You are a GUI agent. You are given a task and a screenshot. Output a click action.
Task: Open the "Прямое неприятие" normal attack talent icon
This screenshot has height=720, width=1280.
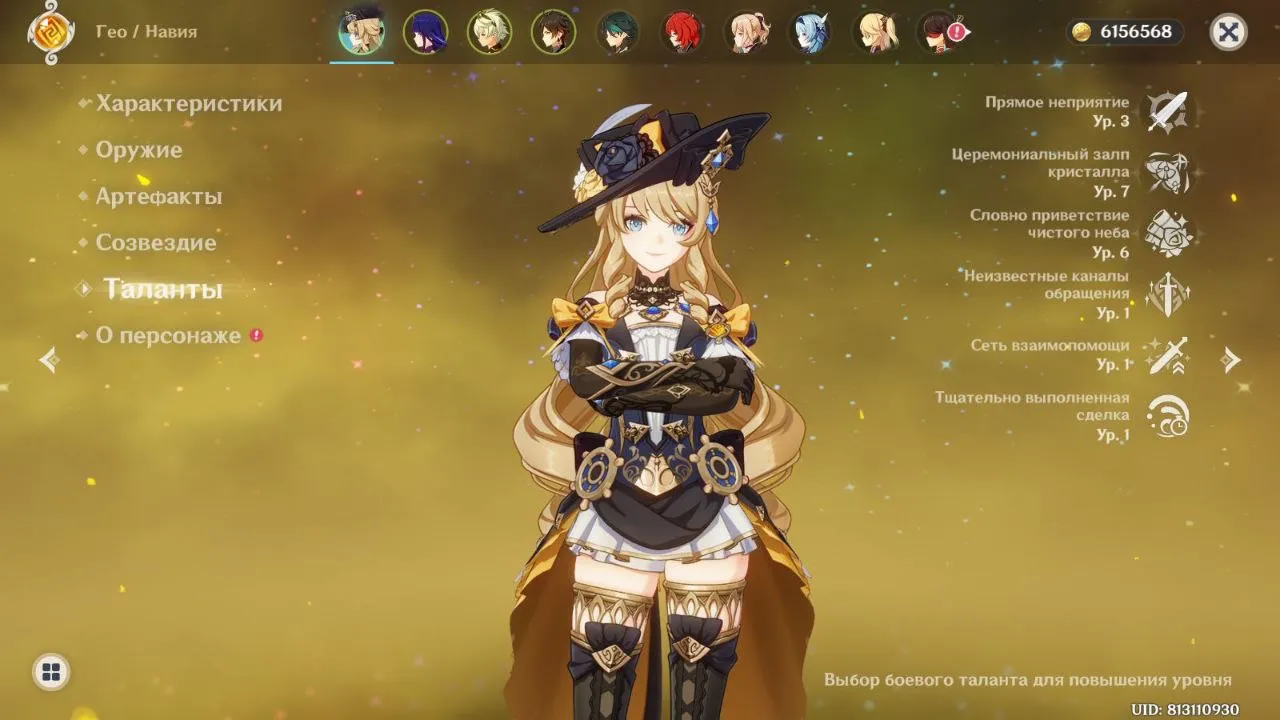click(1168, 110)
